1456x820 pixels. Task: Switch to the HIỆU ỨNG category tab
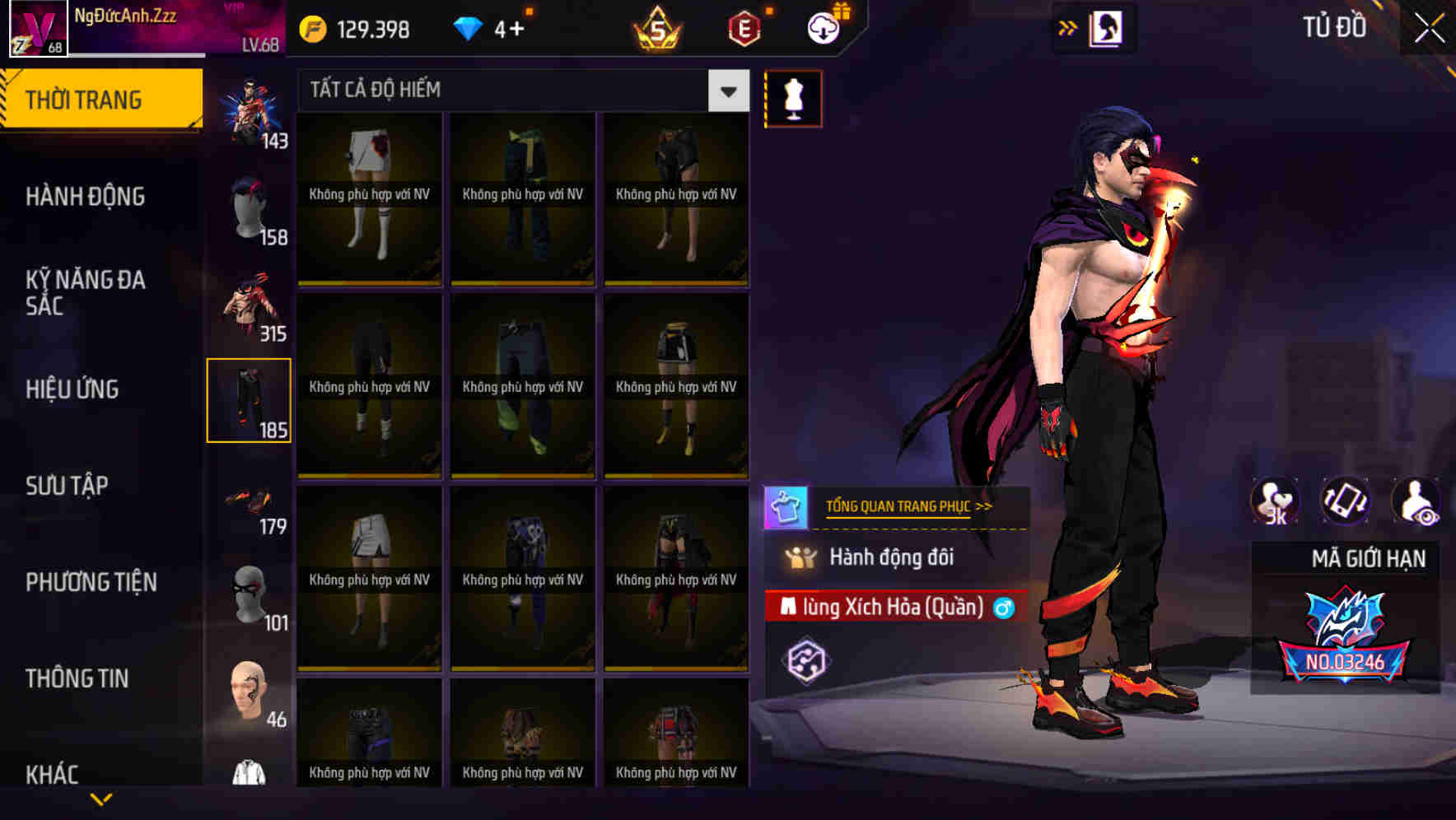[74, 389]
